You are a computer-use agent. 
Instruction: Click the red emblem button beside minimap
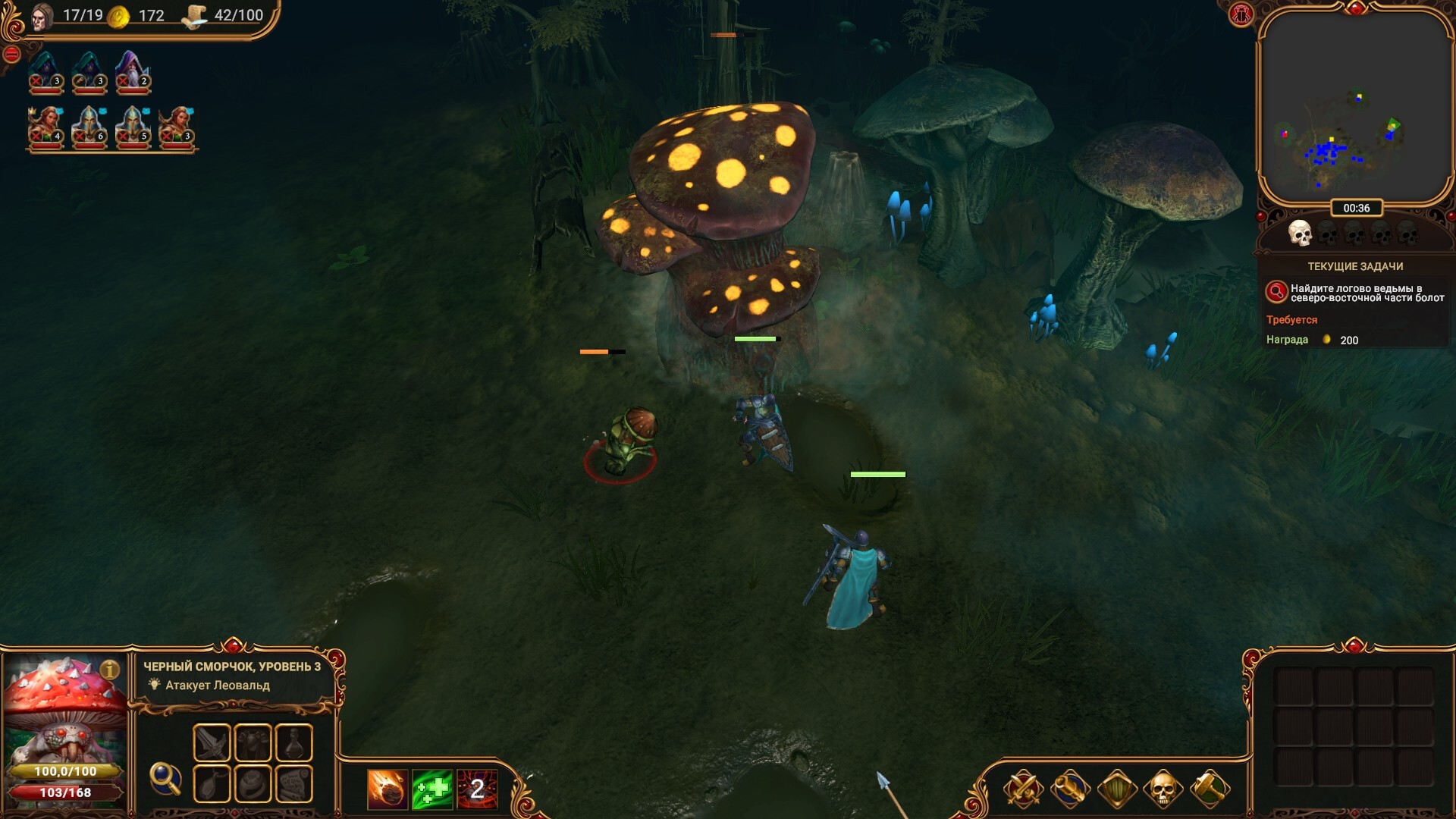pyautogui.click(x=1241, y=14)
